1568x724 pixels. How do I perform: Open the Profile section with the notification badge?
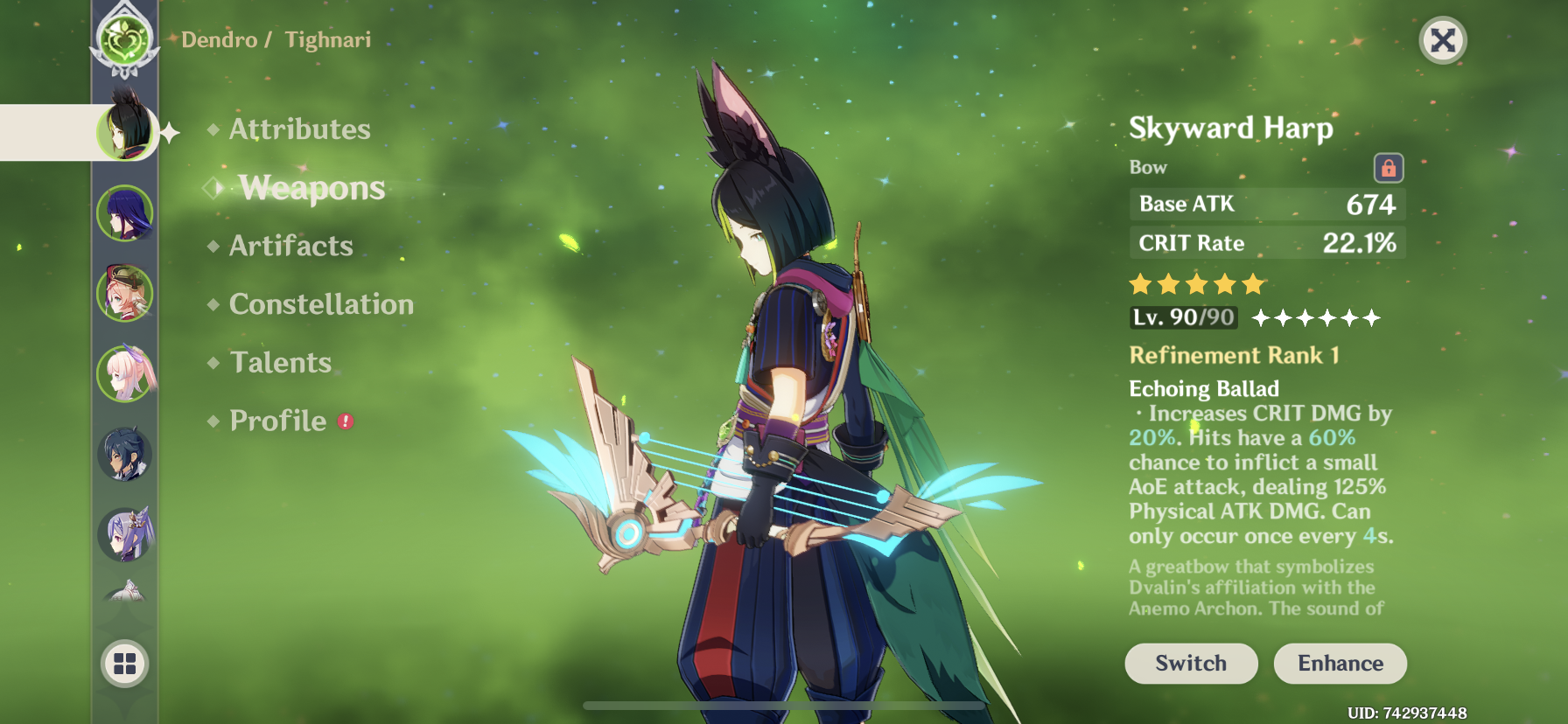276,421
